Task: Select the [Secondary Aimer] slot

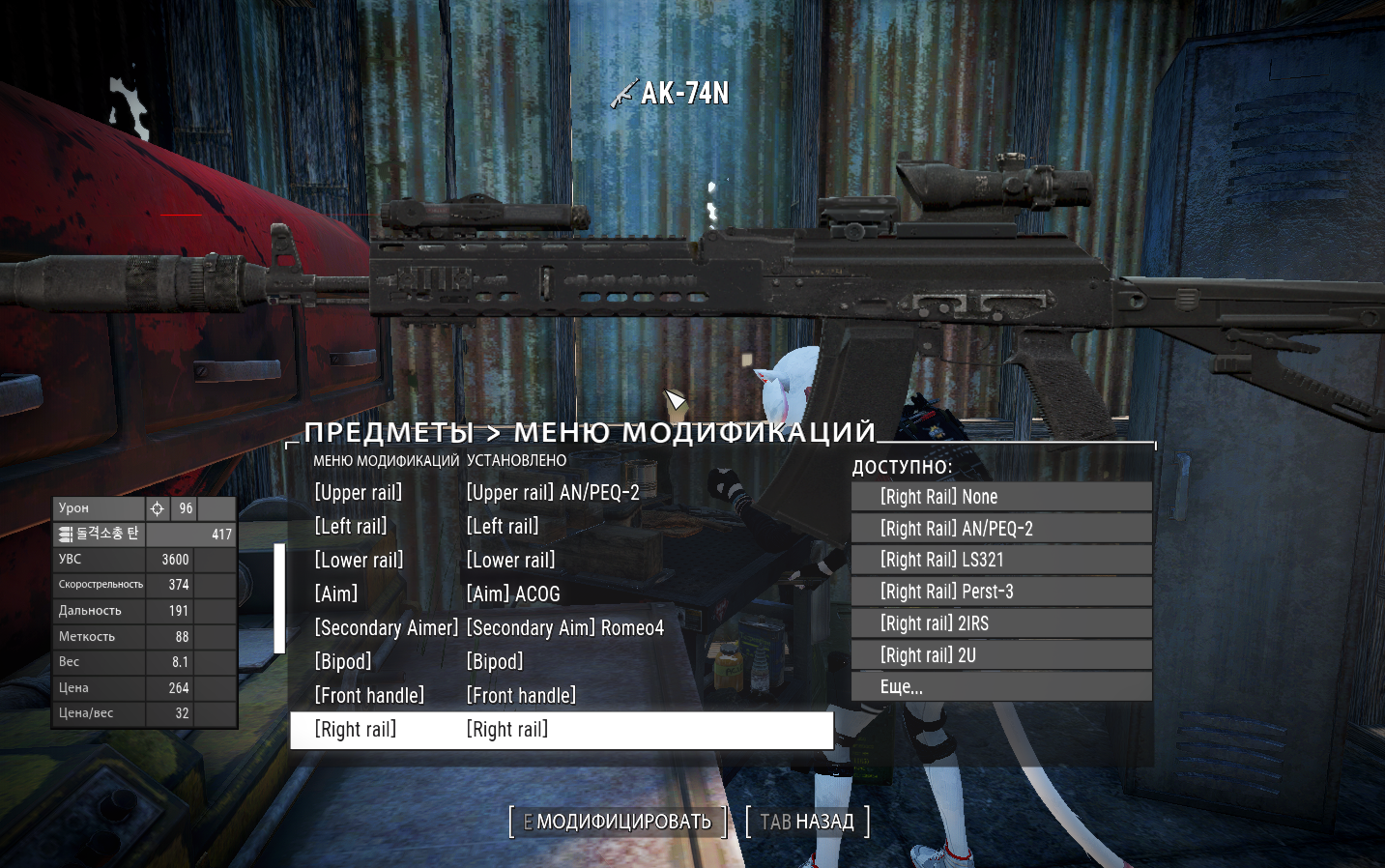Action: click(387, 627)
